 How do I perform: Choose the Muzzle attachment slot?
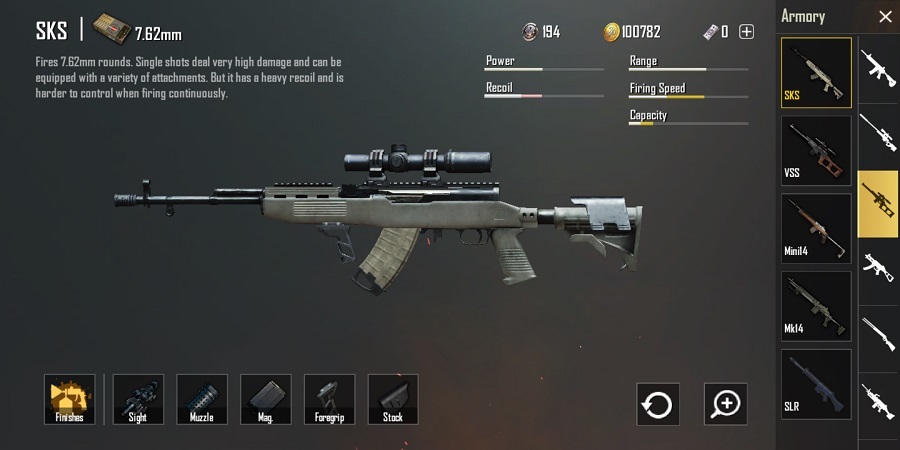[202, 399]
